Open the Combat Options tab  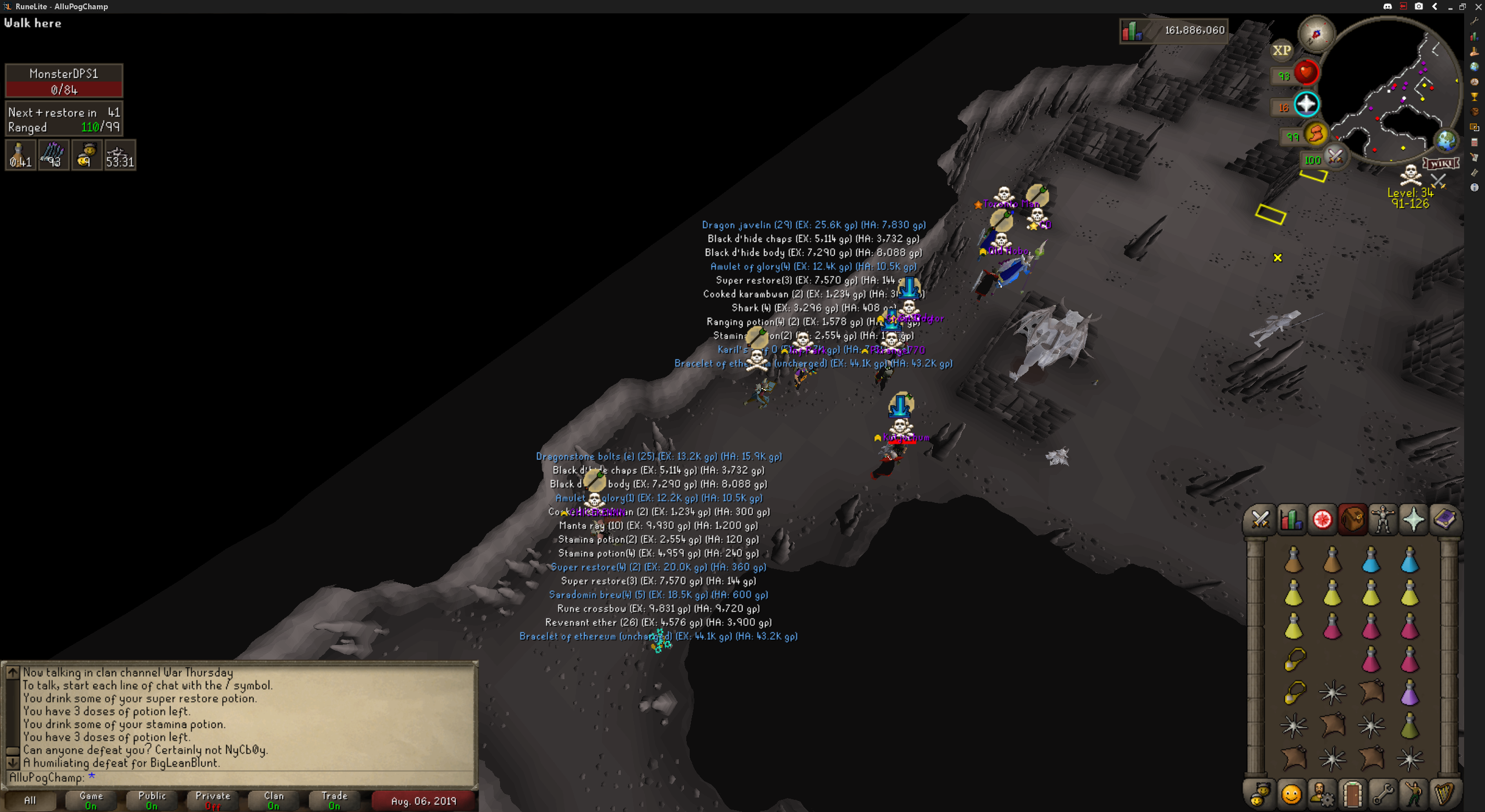click(1260, 519)
